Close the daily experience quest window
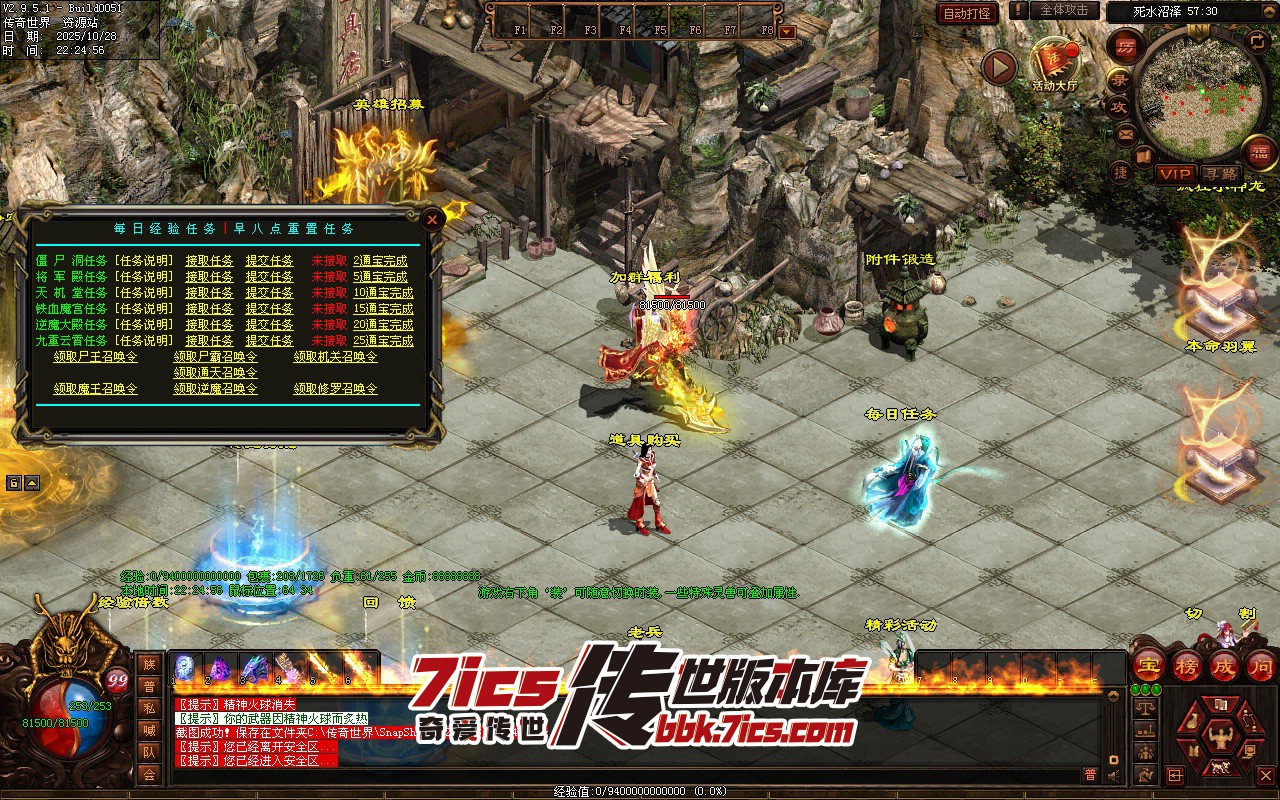Viewport: 1280px width, 800px height. click(x=432, y=219)
